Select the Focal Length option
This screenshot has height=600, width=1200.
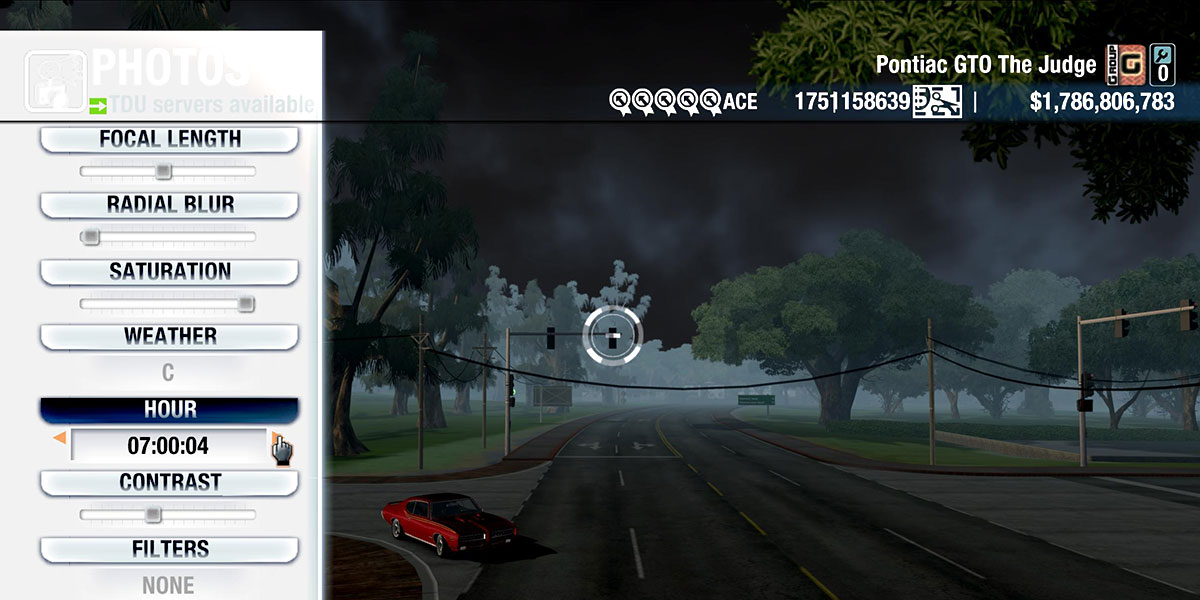click(x=169, y=139)
